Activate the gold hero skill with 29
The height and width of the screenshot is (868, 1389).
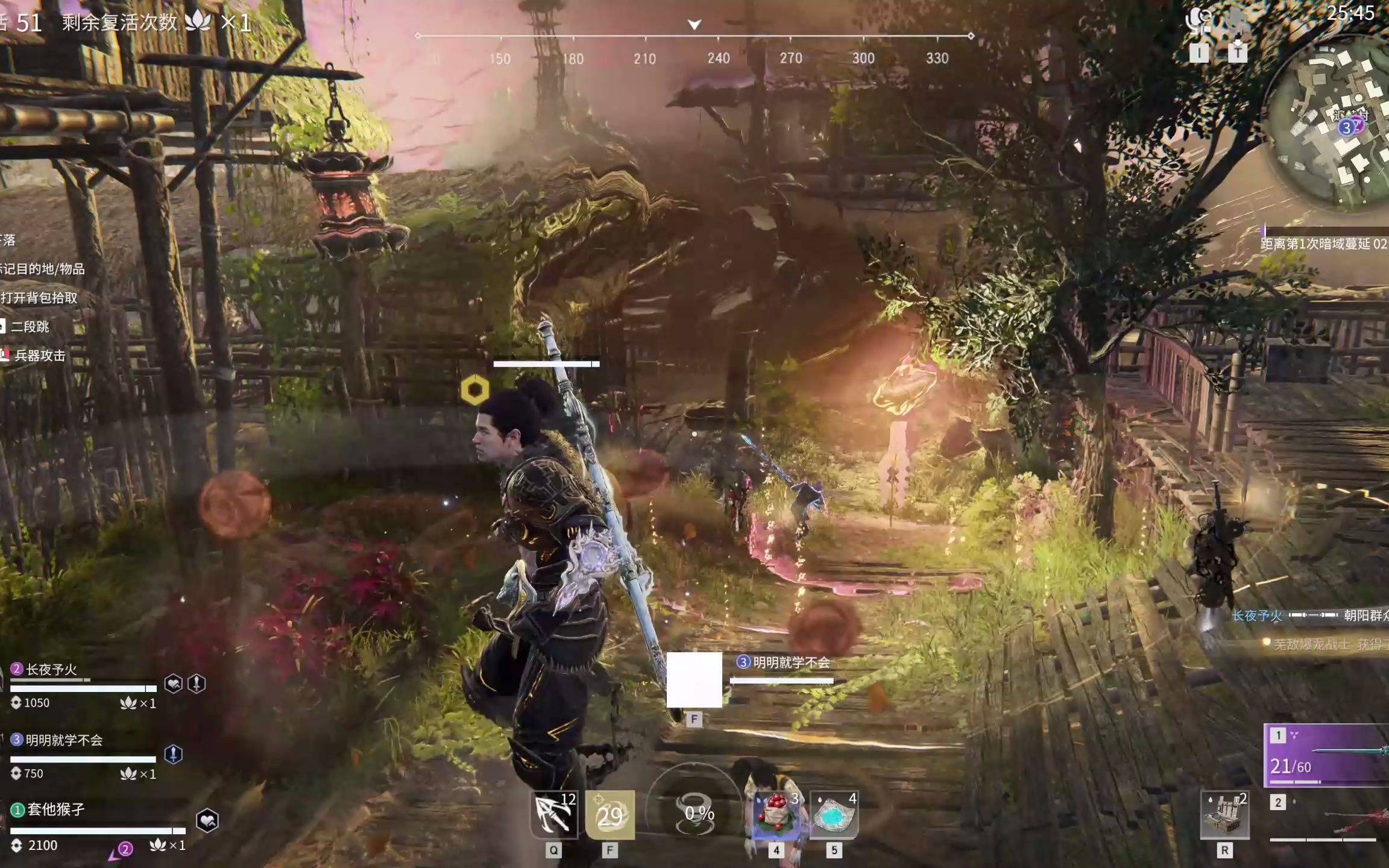click(x=609, y=815)
